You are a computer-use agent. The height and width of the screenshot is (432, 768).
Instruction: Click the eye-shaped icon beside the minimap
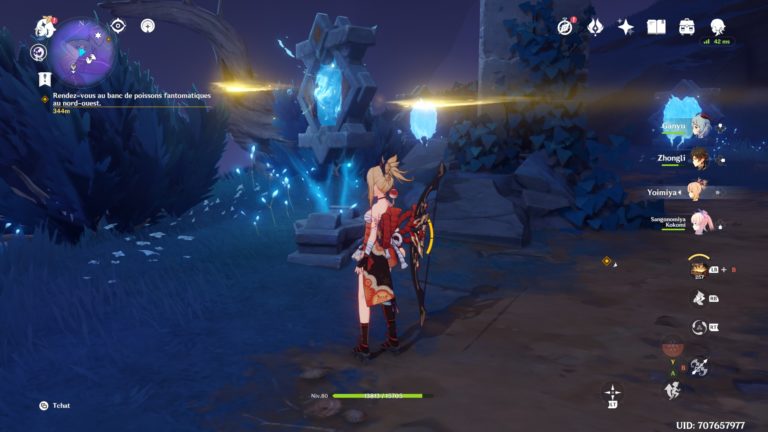pyautogui.click(x=118, y=26)
